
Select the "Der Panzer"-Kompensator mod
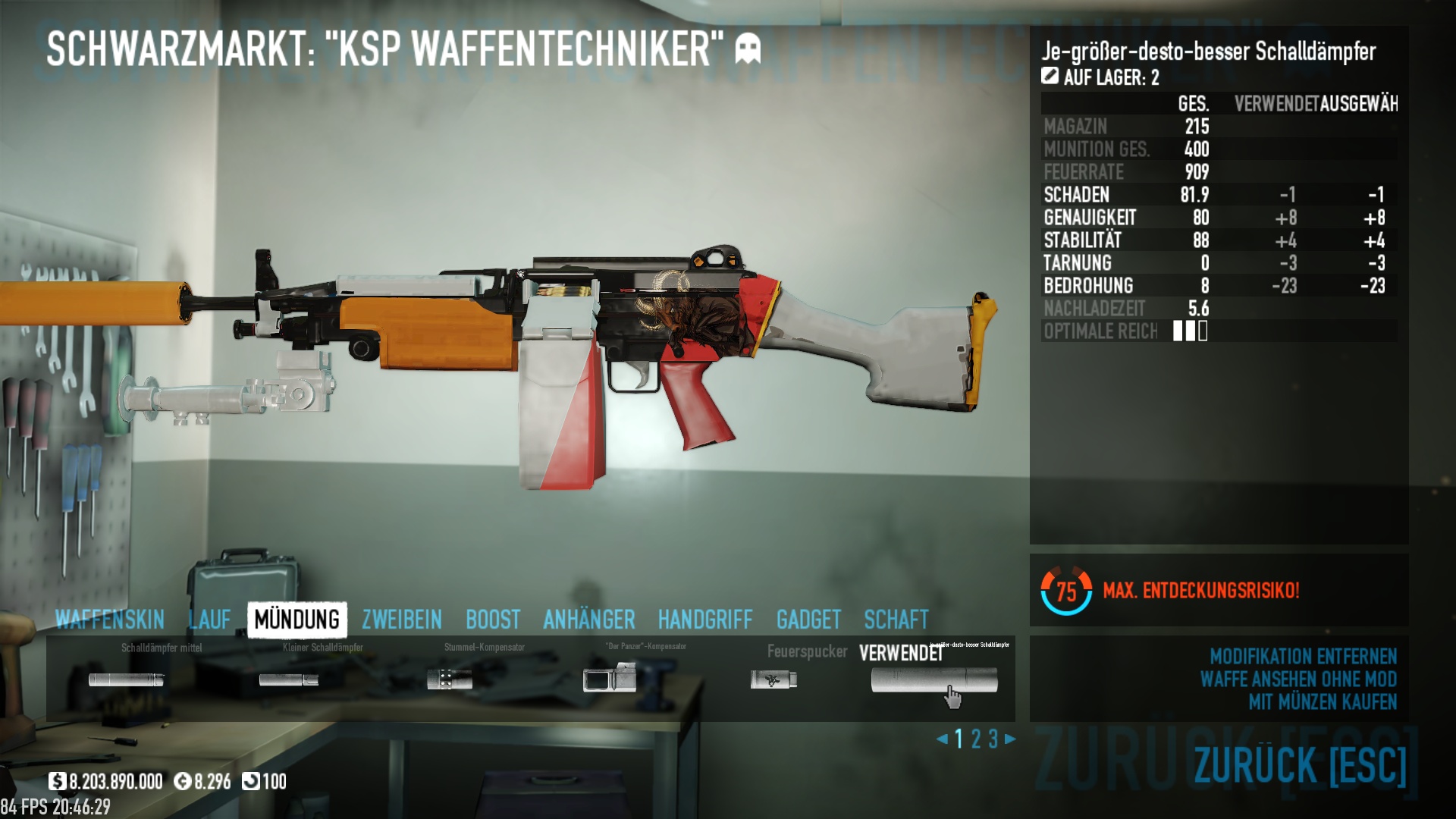pyautogui.click(x=610, y=678)
